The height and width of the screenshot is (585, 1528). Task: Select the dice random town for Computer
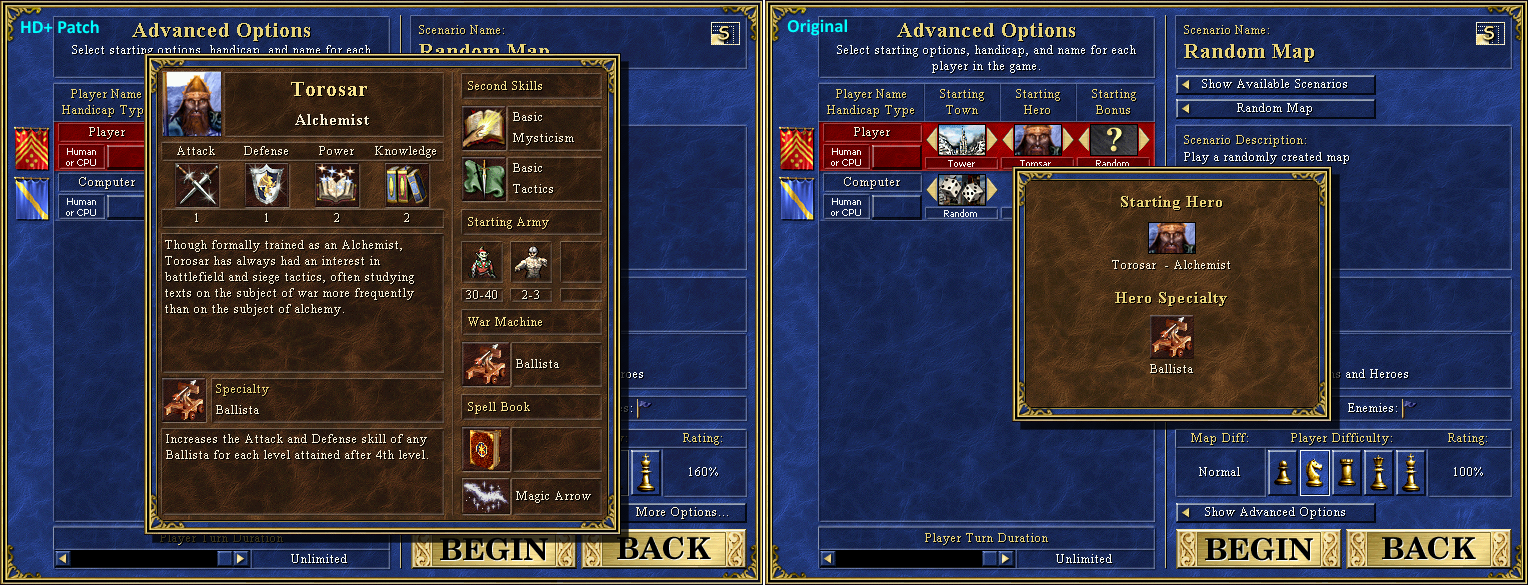click(962, 189)
